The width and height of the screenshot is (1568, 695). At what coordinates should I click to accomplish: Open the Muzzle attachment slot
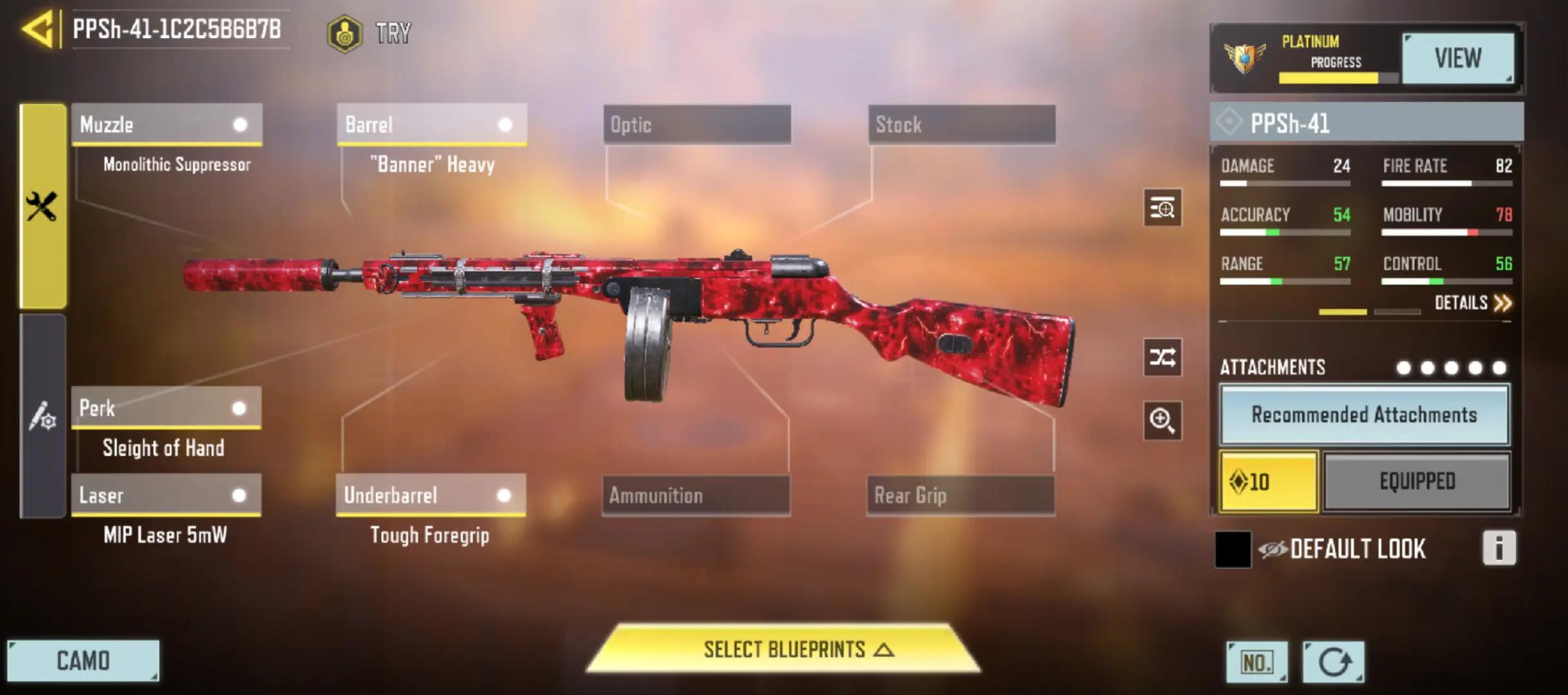167,124
